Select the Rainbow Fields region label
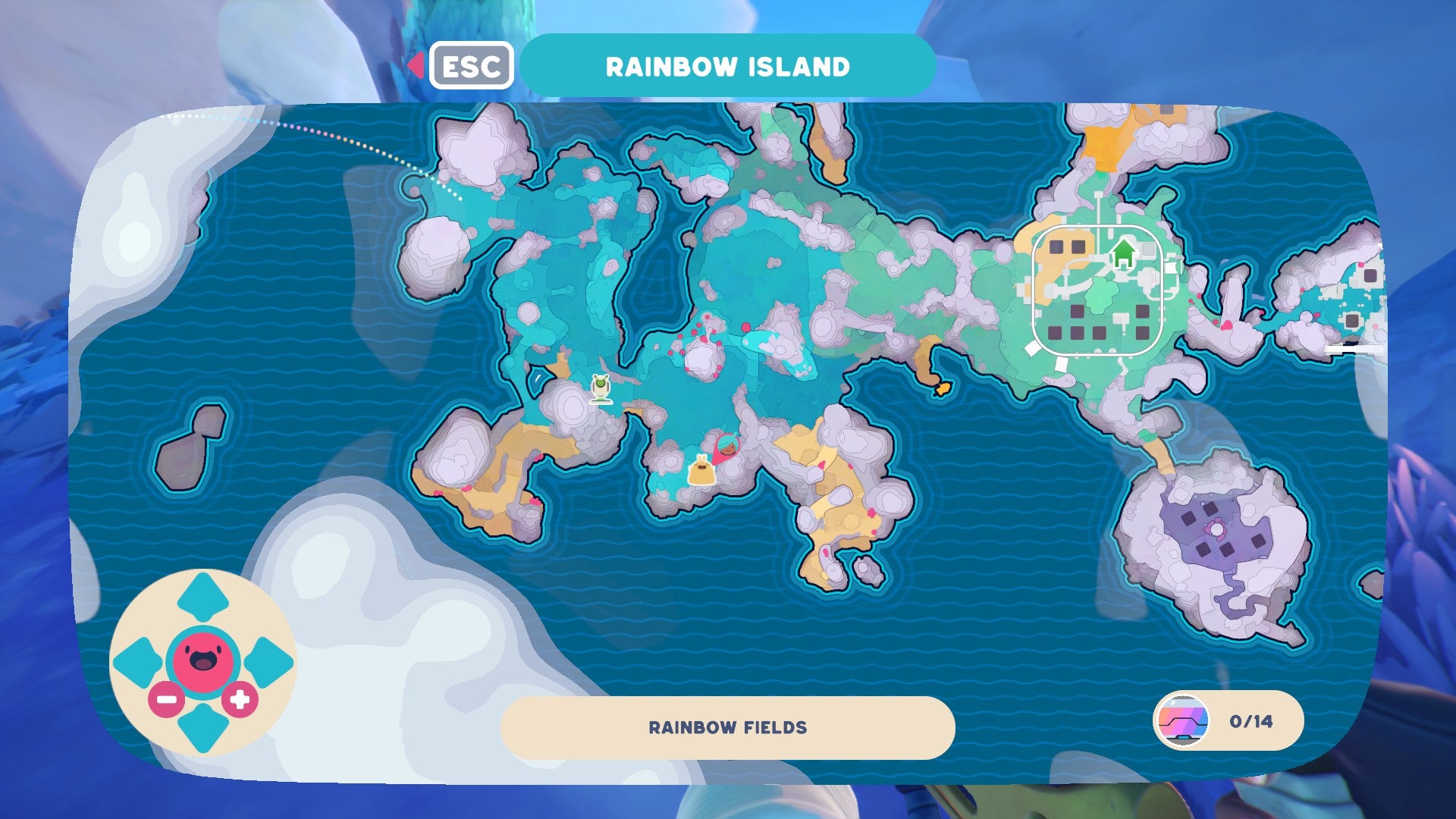 pos(726,726)
